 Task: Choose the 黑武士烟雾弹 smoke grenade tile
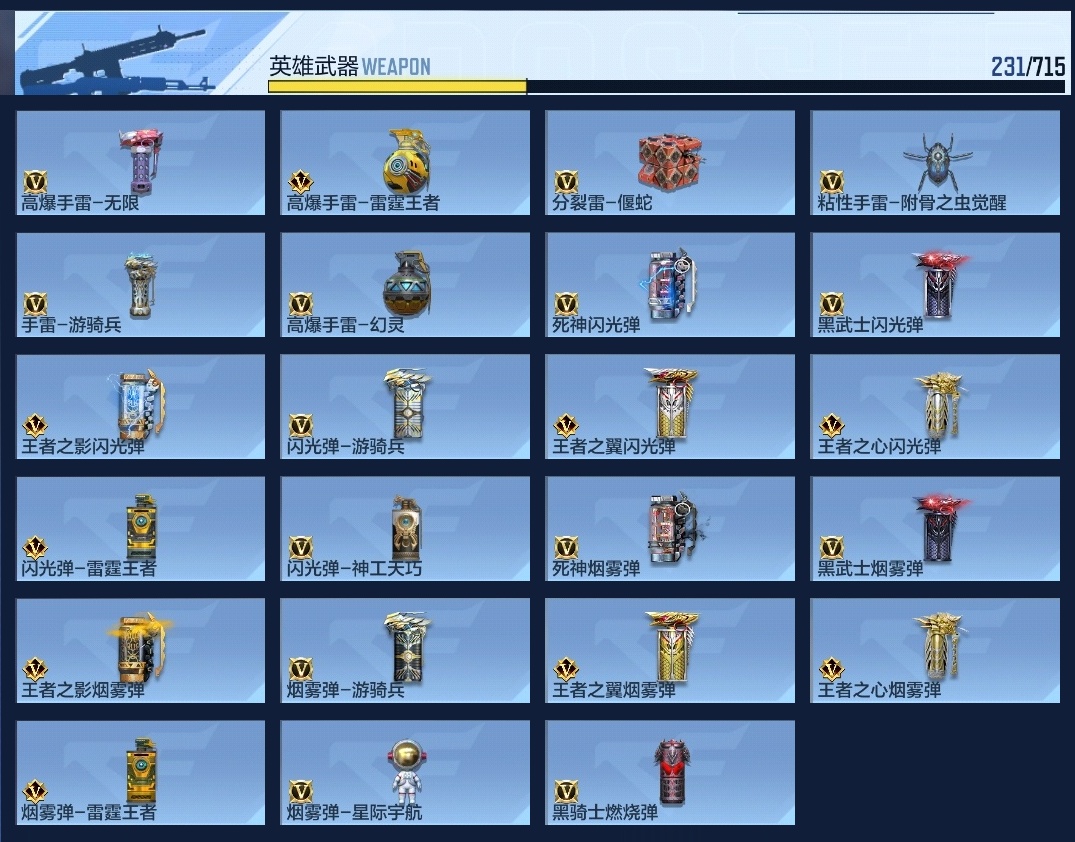[x=935, y=529]
